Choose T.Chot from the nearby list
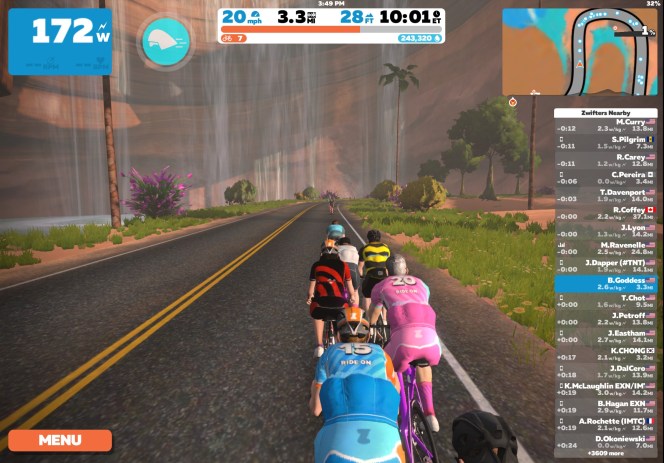 (605, 300)
